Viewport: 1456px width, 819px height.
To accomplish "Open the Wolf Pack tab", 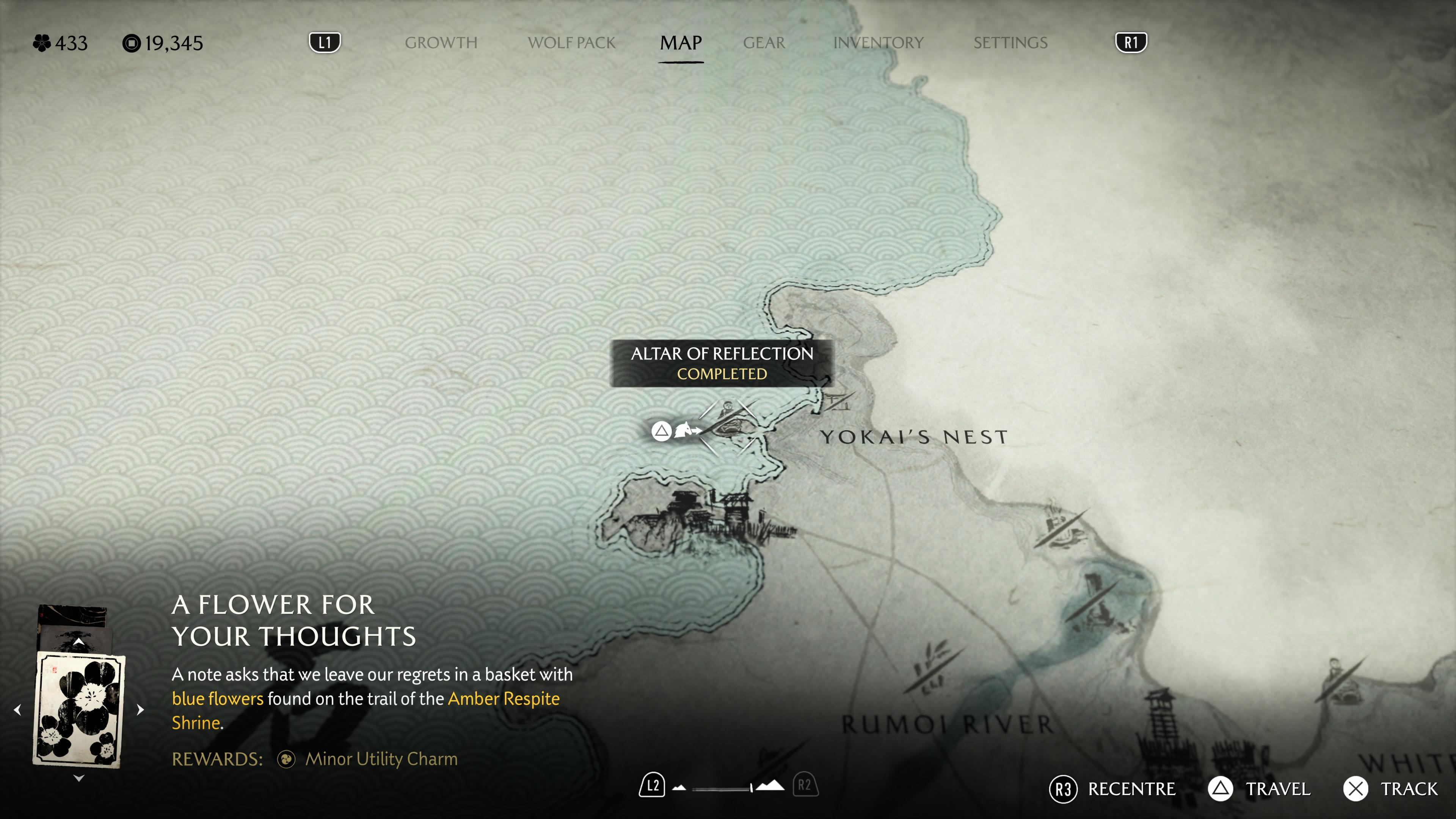I will pyautogui.click(x=571, y=43).
